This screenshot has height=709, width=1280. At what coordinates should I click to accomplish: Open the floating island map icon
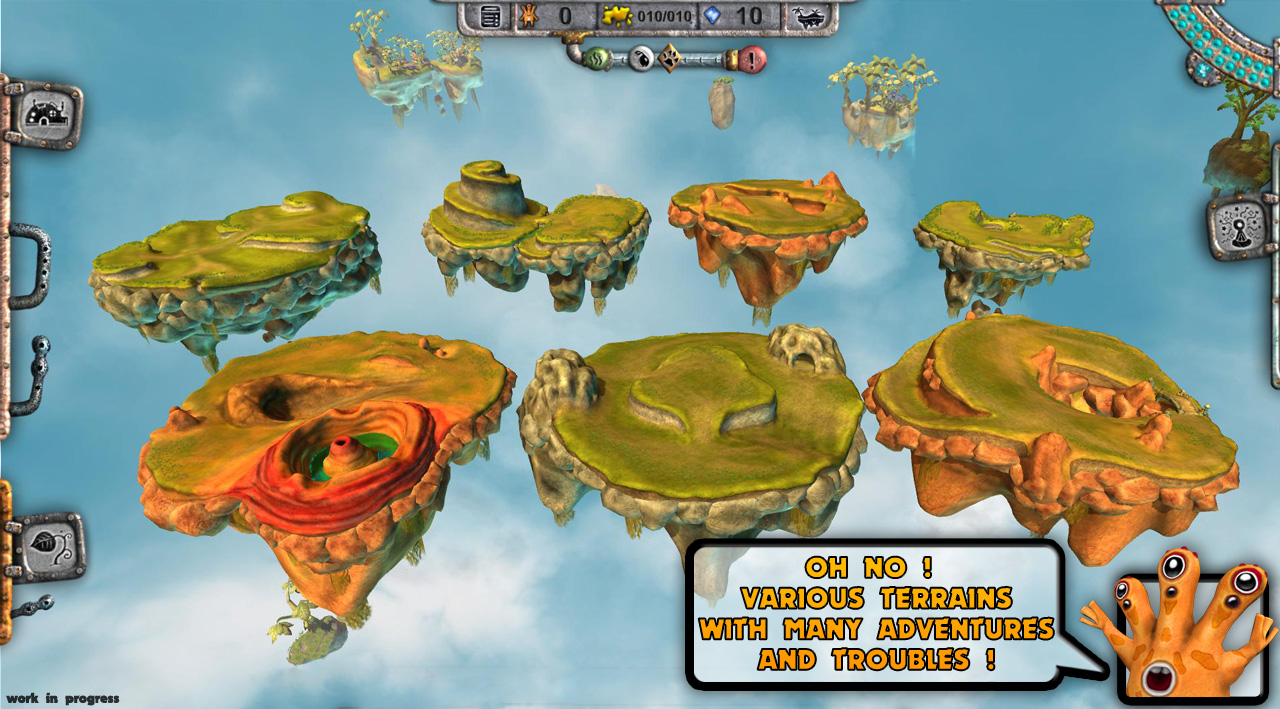pos(809,16)
